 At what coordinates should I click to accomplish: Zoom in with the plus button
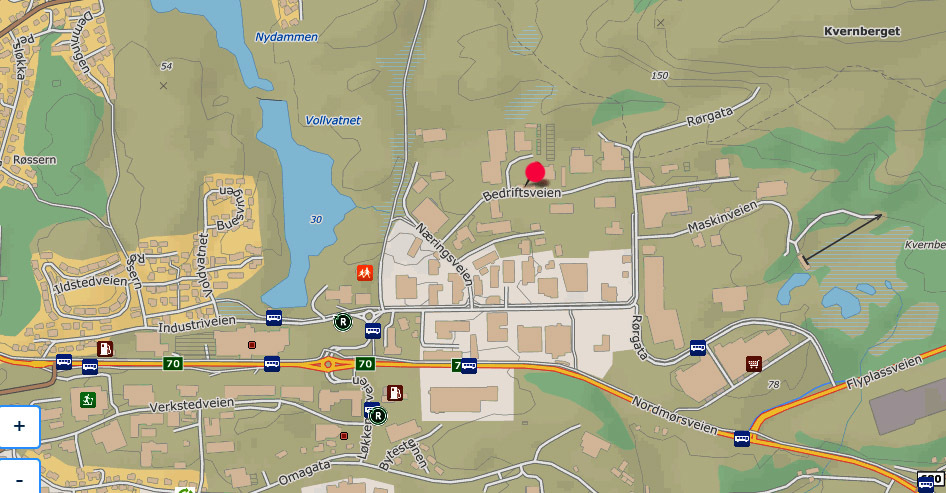point(20,426)
